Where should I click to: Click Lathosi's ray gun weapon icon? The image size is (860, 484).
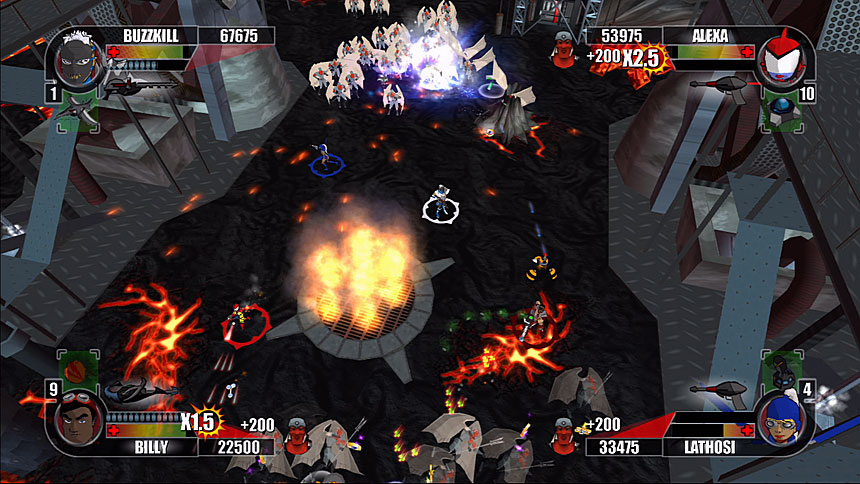coord(719,388)
